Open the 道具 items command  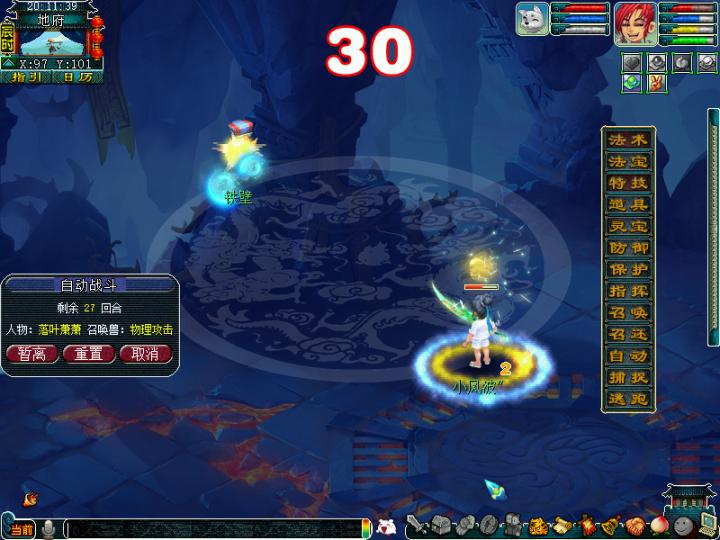(x=629, y=205)
